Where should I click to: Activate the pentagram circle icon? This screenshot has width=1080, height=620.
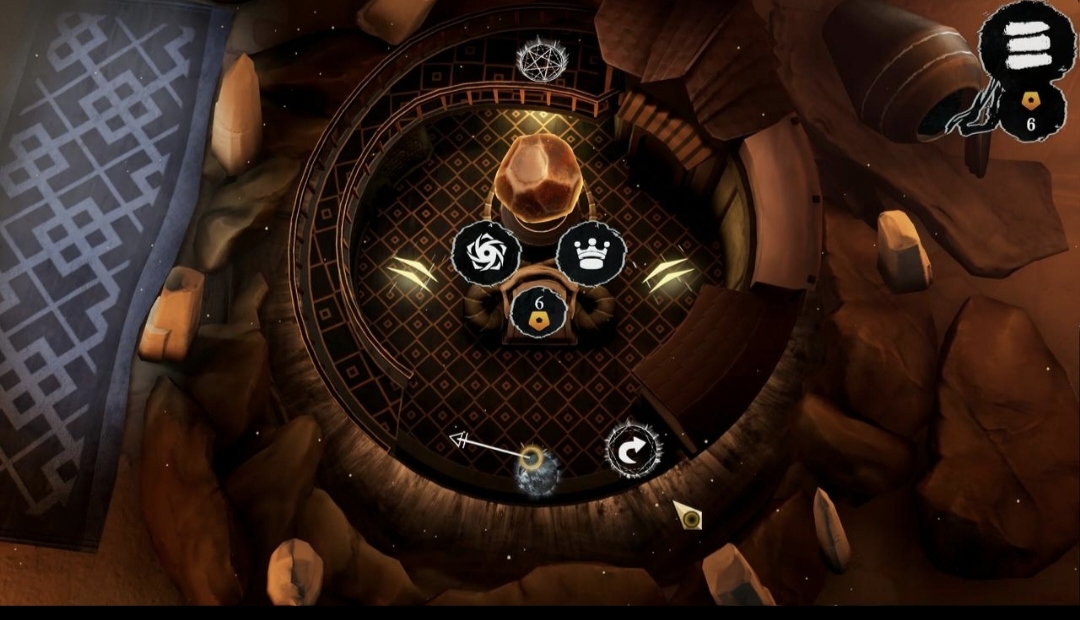541,59
